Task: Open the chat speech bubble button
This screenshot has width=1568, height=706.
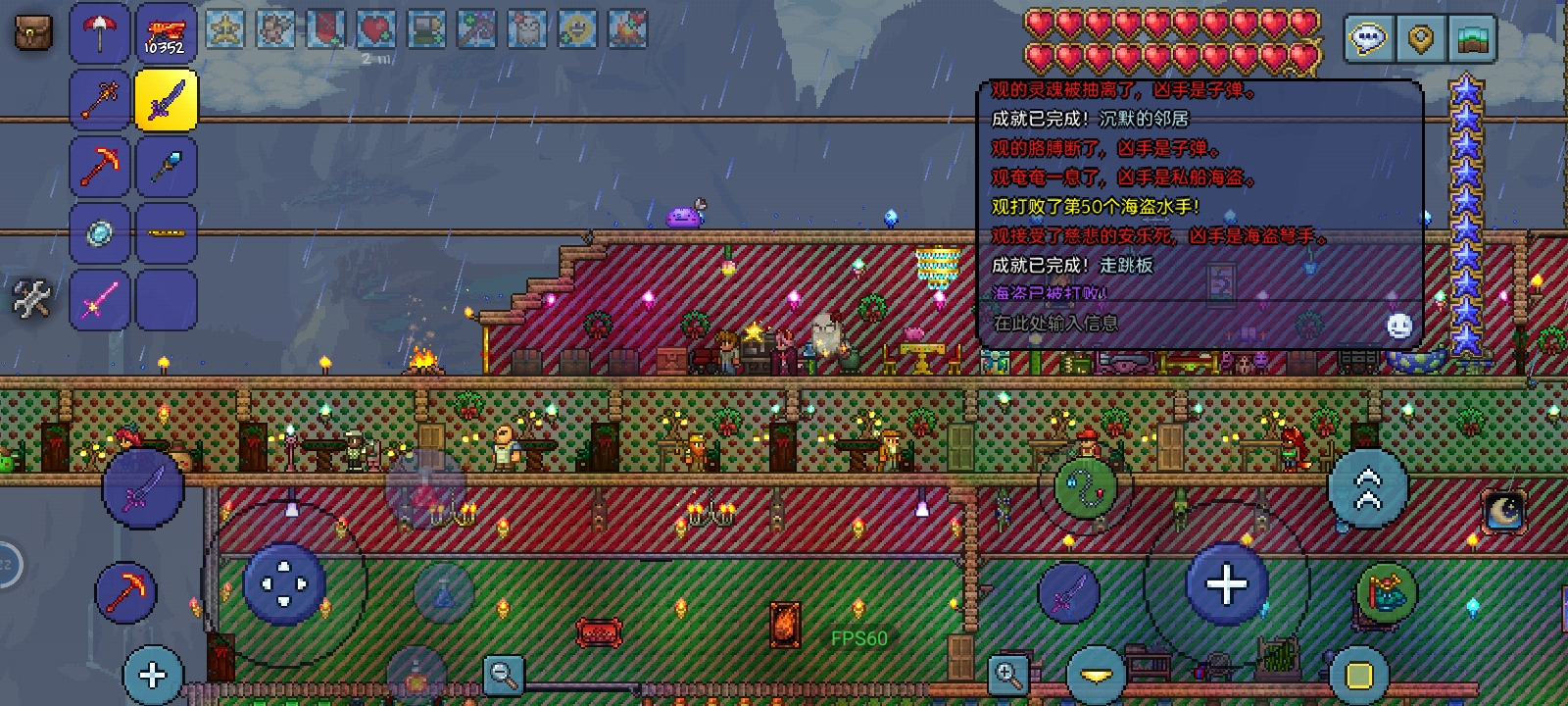Action: click(x=1368, y=39)
